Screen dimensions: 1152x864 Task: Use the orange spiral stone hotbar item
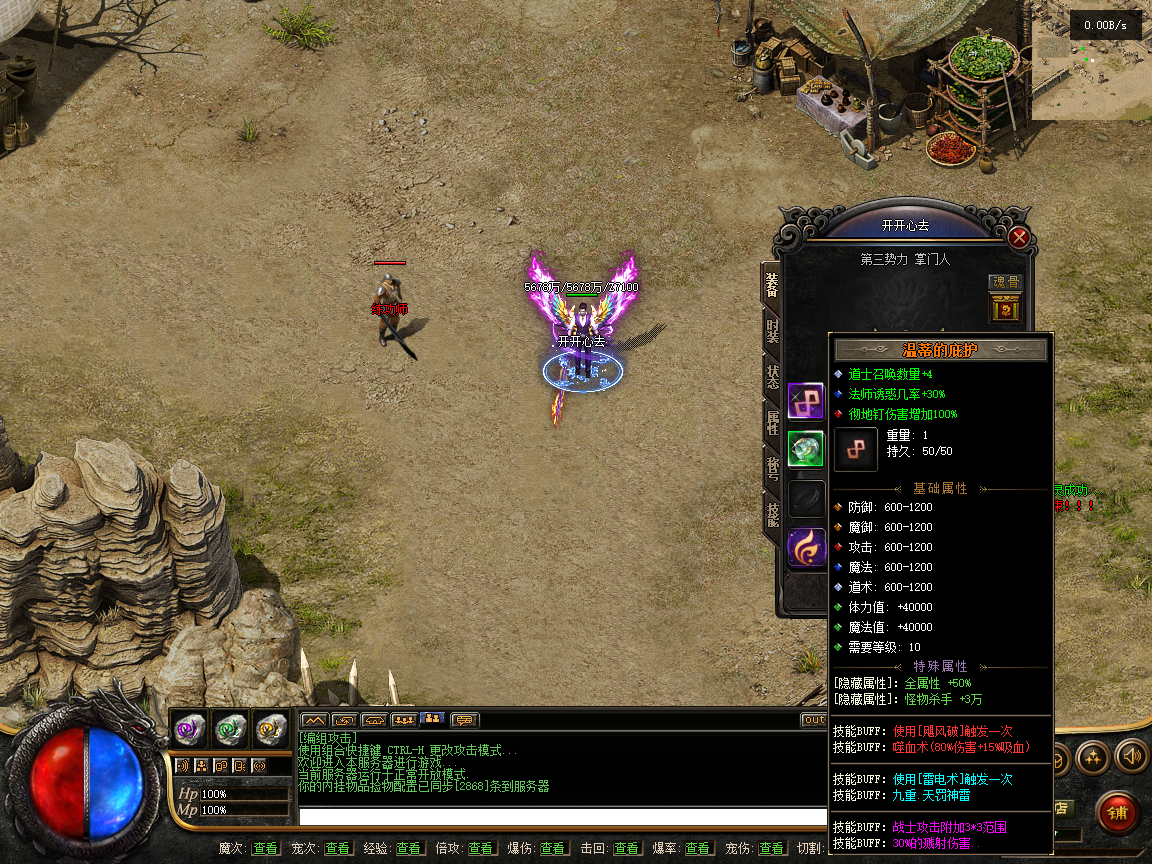click(x=270, y=729)
